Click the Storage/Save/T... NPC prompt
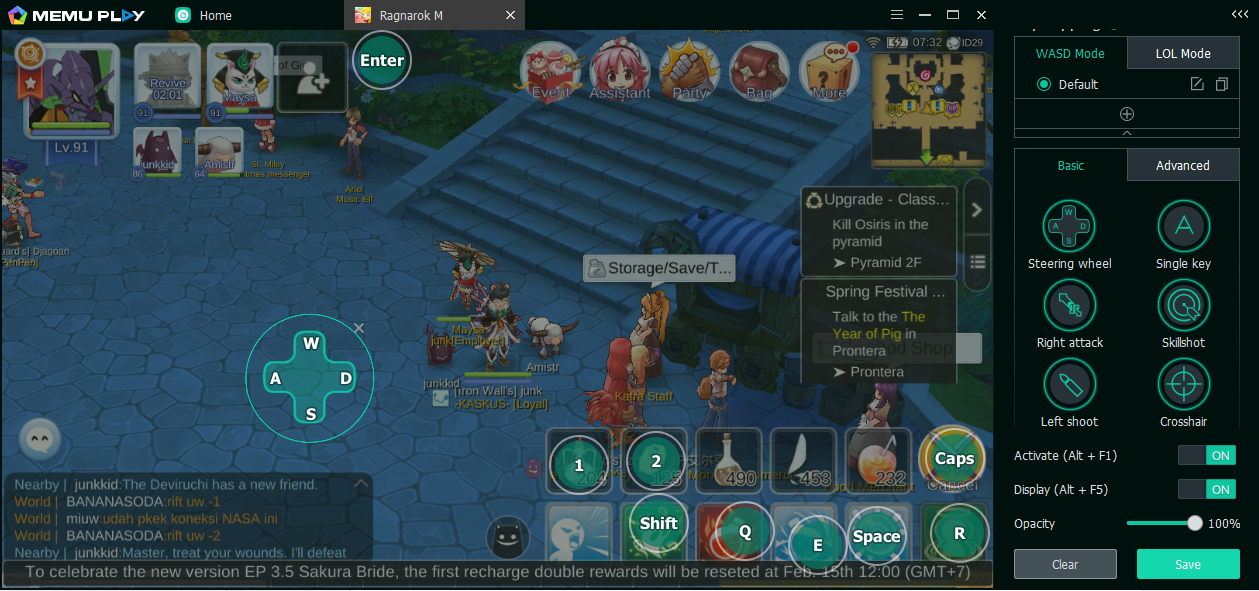The height and width of the screenshot is (591, 1259). point(659,268)
